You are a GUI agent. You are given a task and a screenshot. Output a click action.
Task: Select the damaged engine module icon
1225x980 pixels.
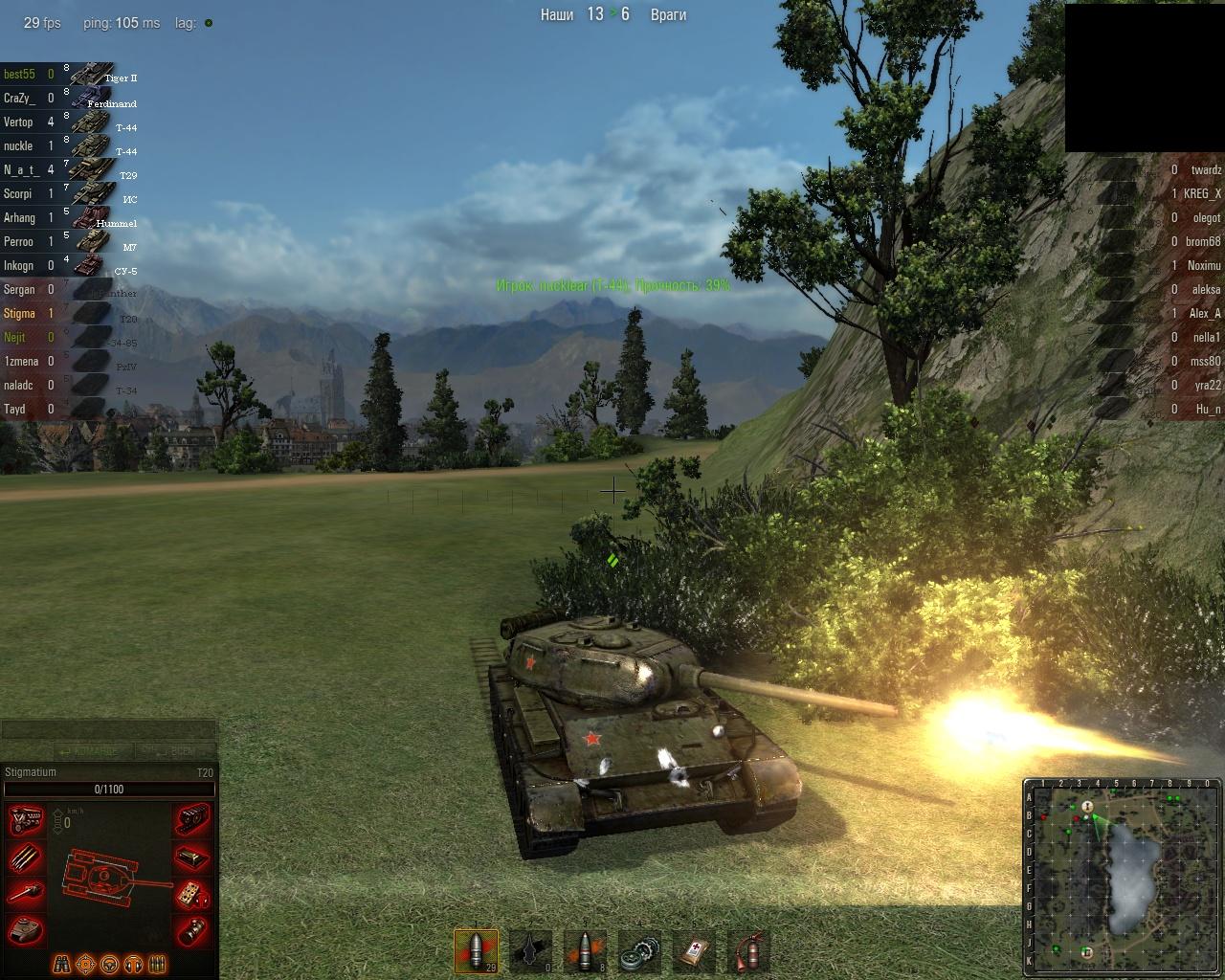(x=27, y=822)
